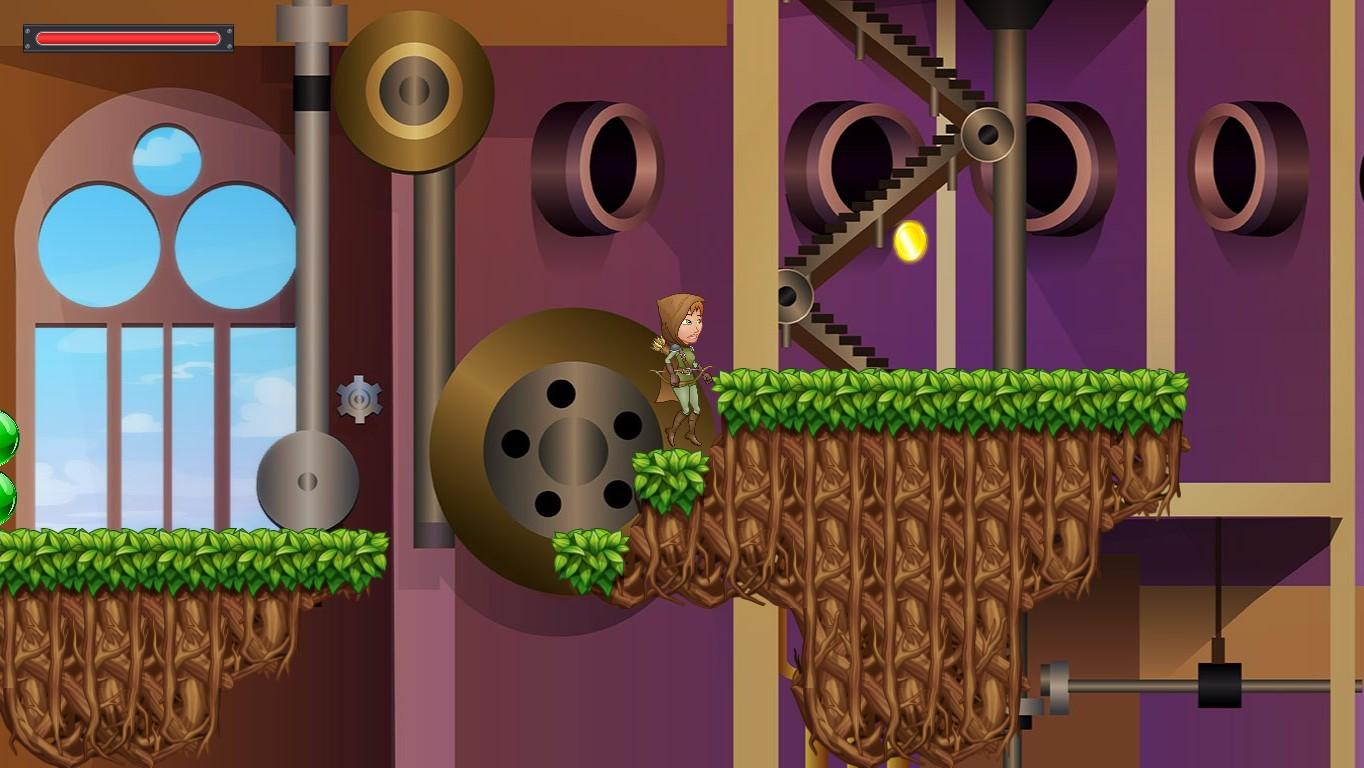
Task: Click the round plate on the left piston rod
Action: click(x=307, y=482)
